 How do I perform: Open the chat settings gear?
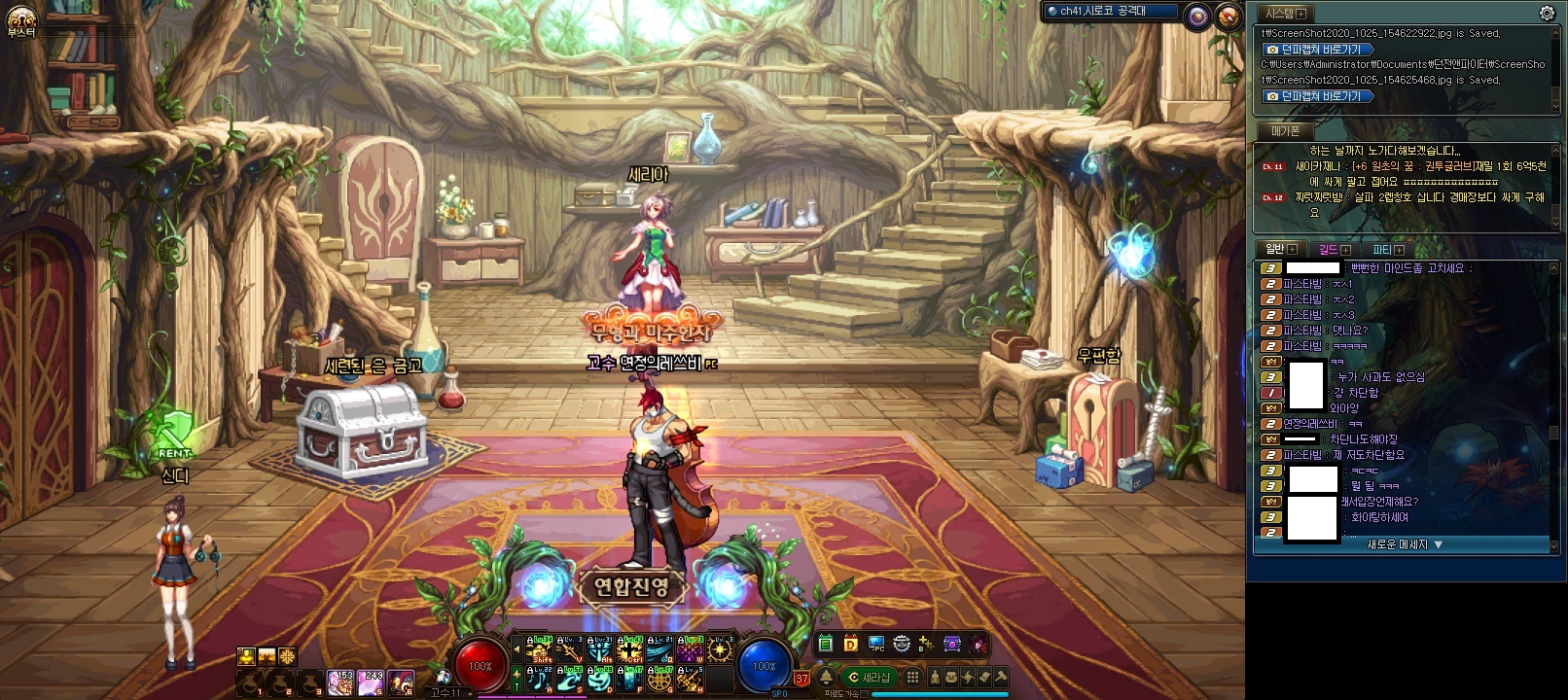point(1547,14)
